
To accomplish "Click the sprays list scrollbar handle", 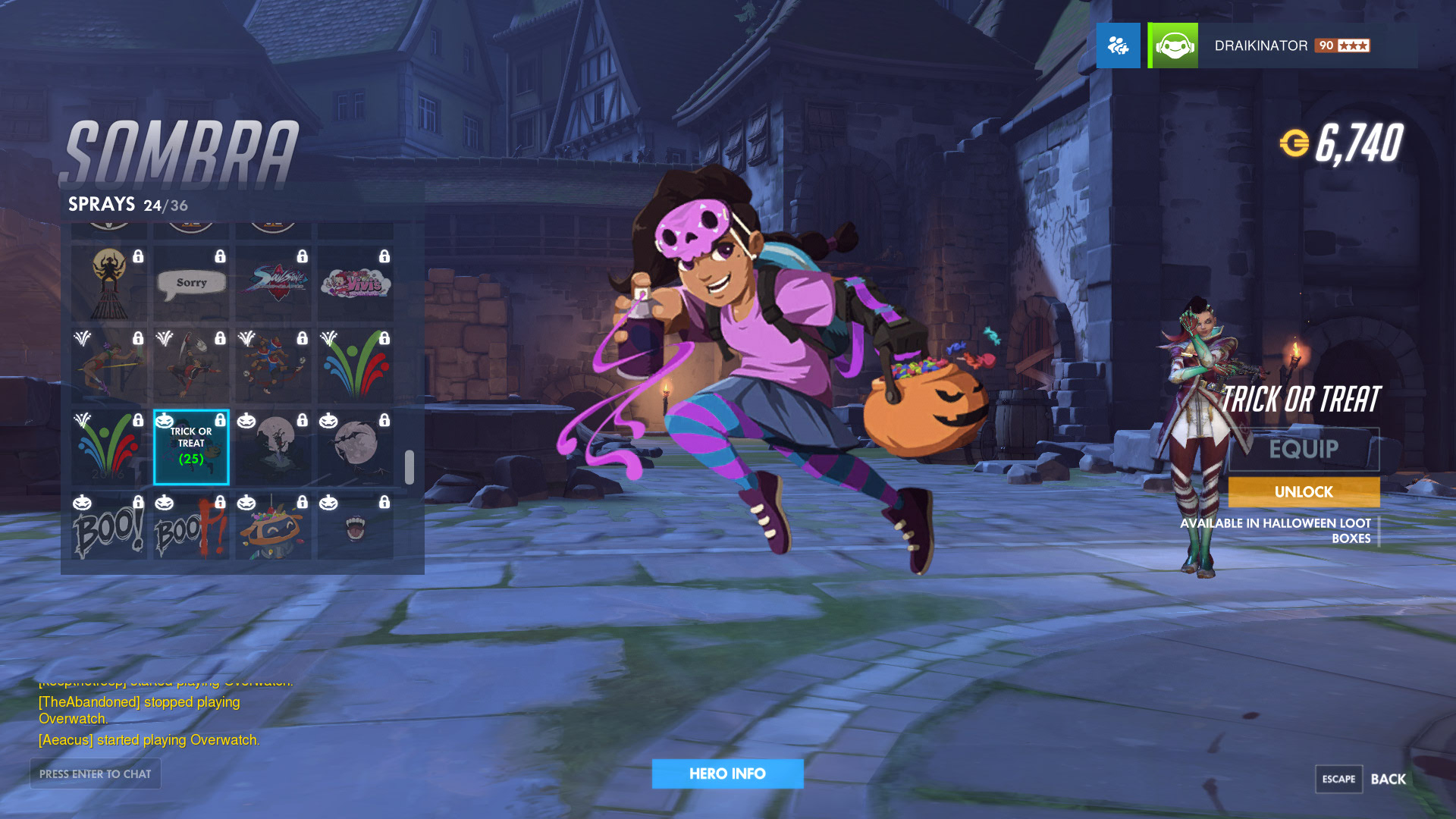I will pos(409,467).
